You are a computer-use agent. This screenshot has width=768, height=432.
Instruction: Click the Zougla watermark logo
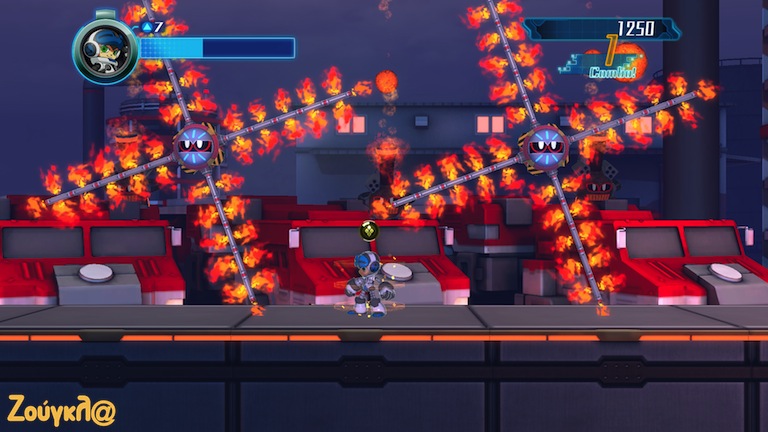pyautogui.click(x=61, y=408)
